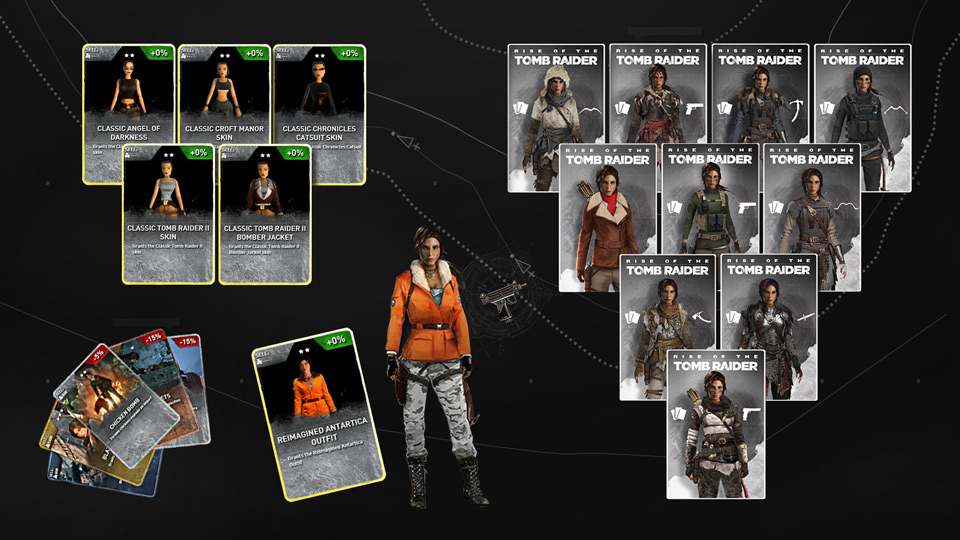Select the white hooded parka outfit card

tap(555, 115)
